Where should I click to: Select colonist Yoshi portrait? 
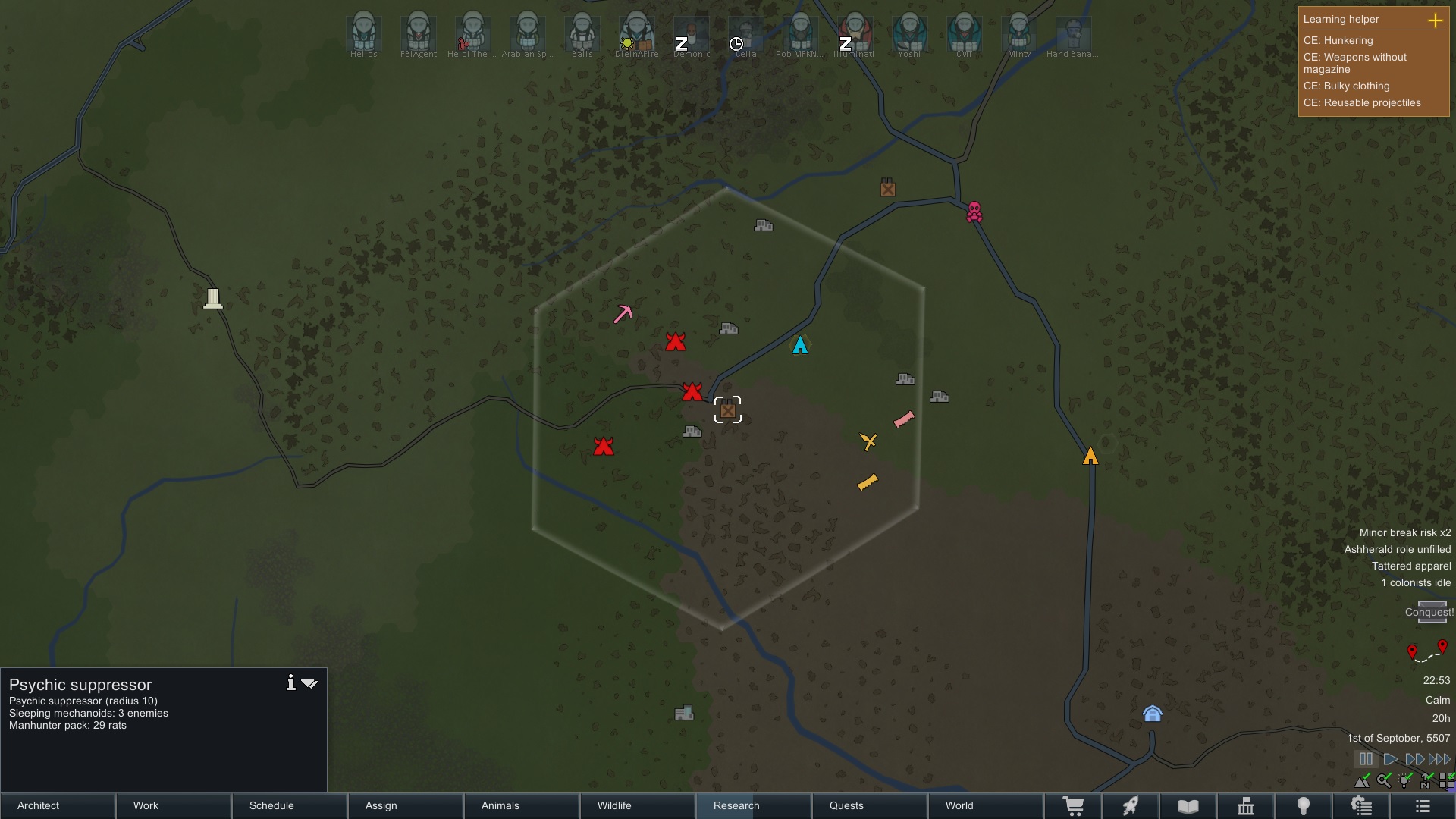[909, 34]
